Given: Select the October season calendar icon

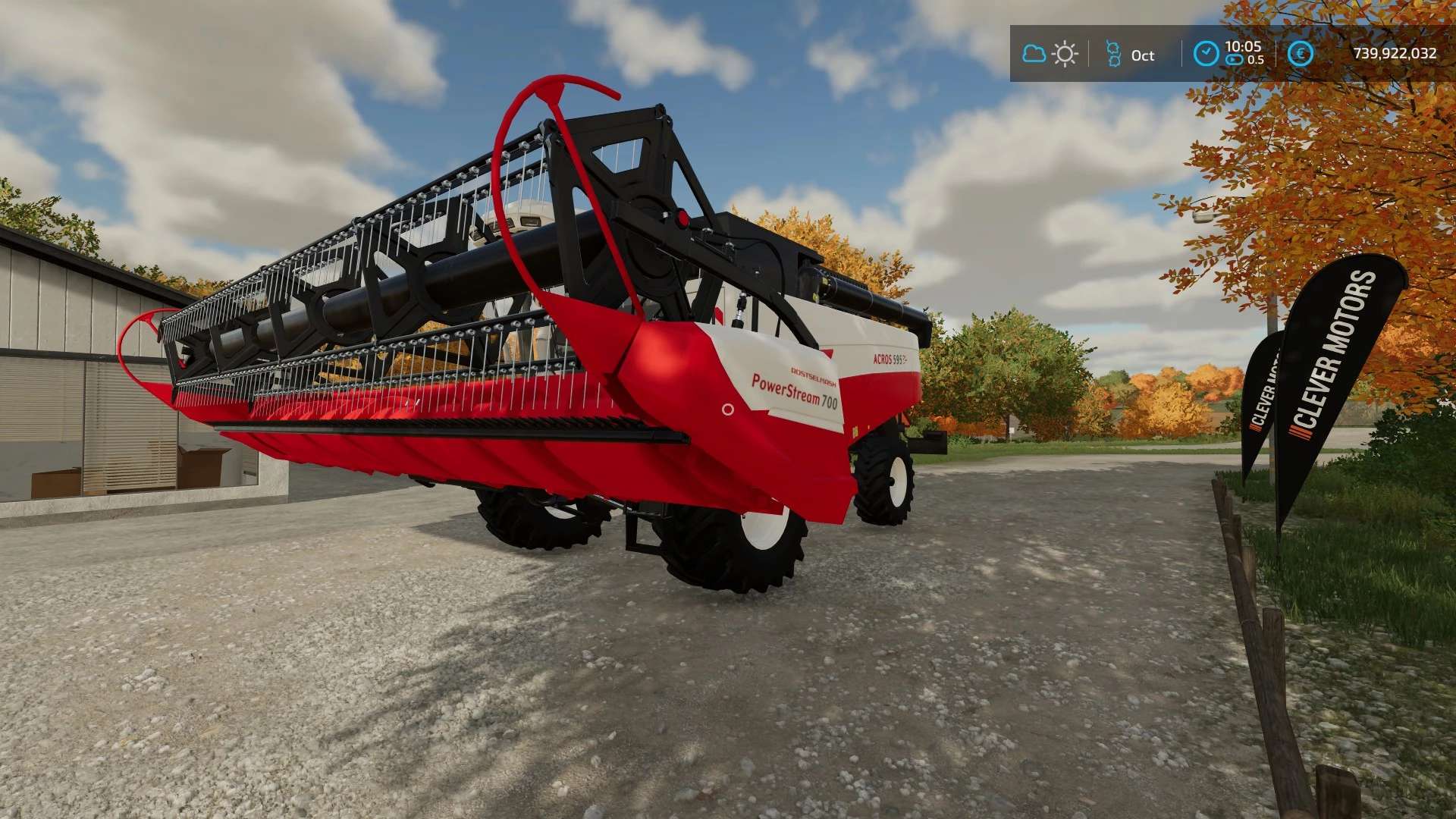Looking at the screenshot, I should 1113,54.
